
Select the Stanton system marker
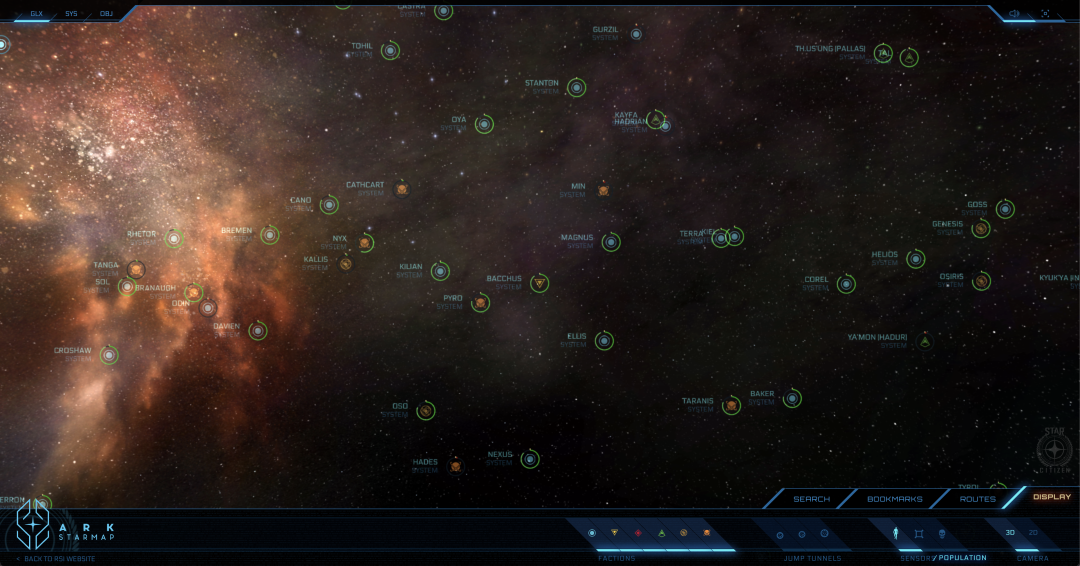click(576, 88)
